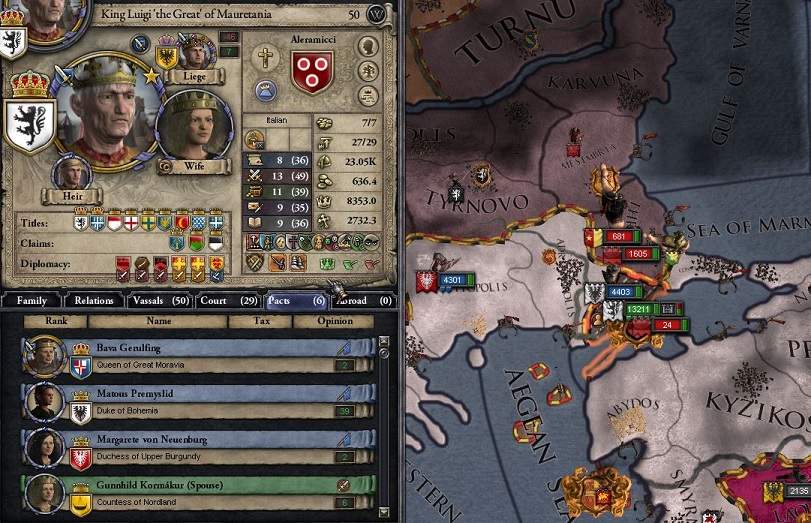Open the Liege portrait
The width and height of the screenshot is (811, 523).
point(196,51)
